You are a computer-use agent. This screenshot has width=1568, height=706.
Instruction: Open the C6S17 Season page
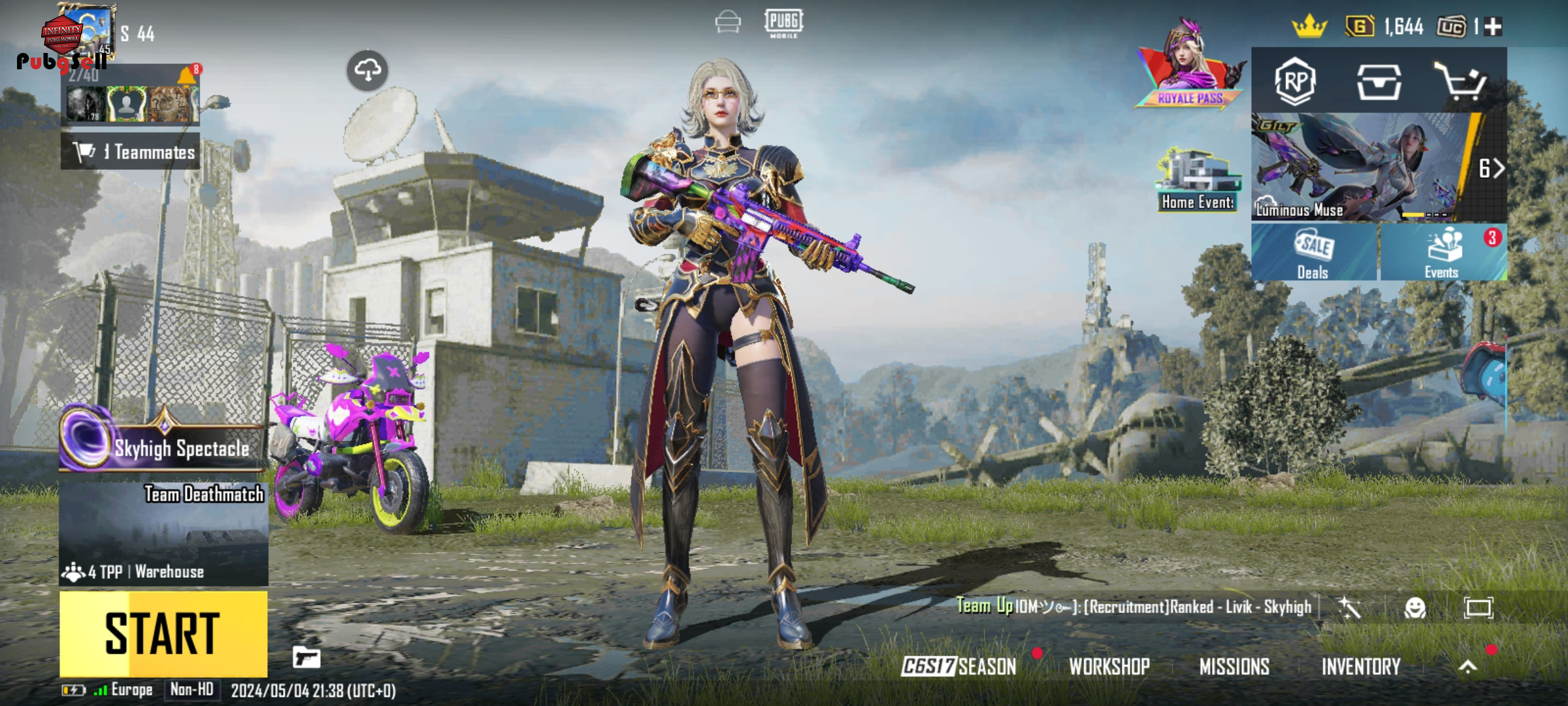click(959, 666)
